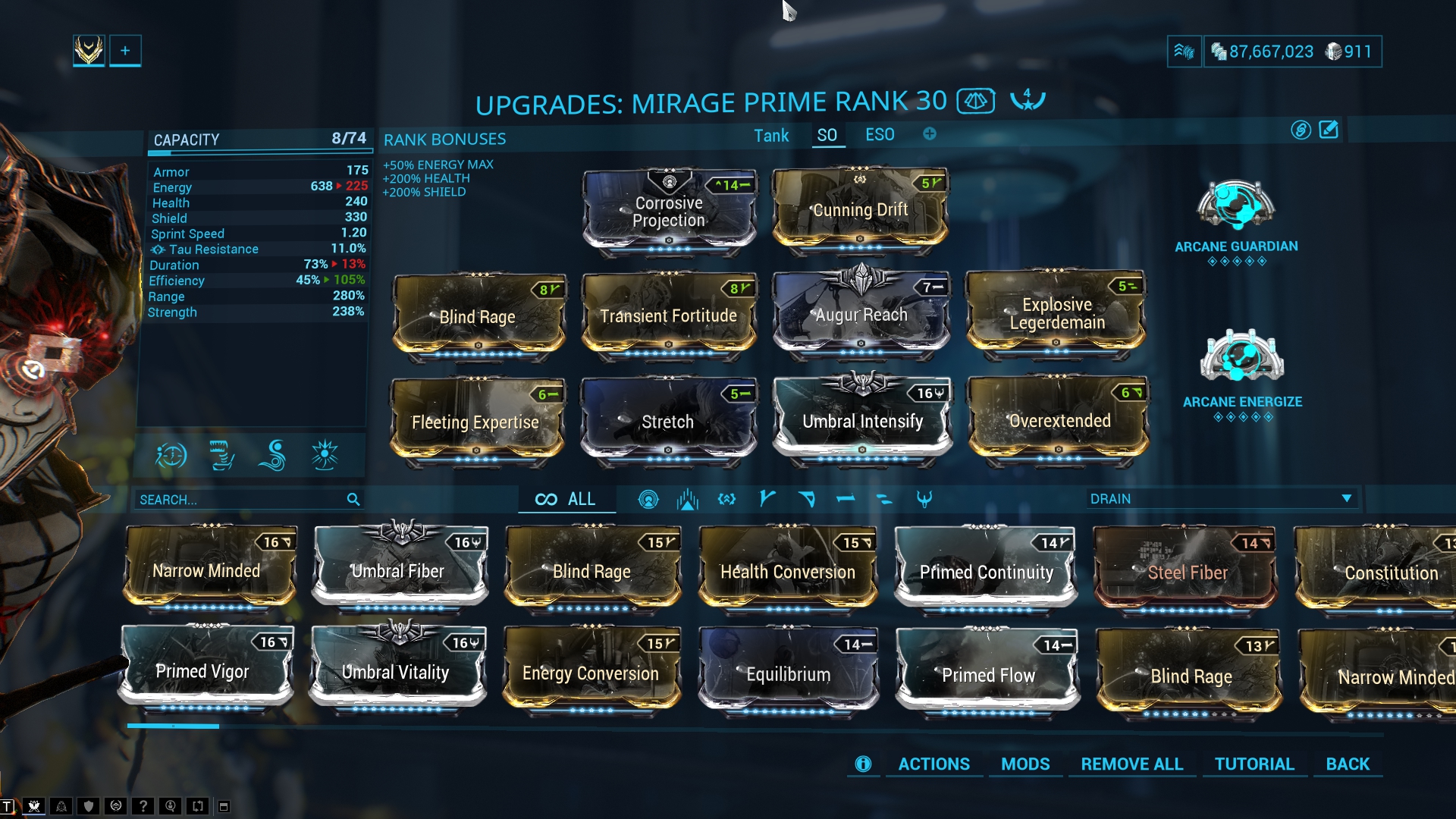Start the Tutorial

click(1254, 764)
